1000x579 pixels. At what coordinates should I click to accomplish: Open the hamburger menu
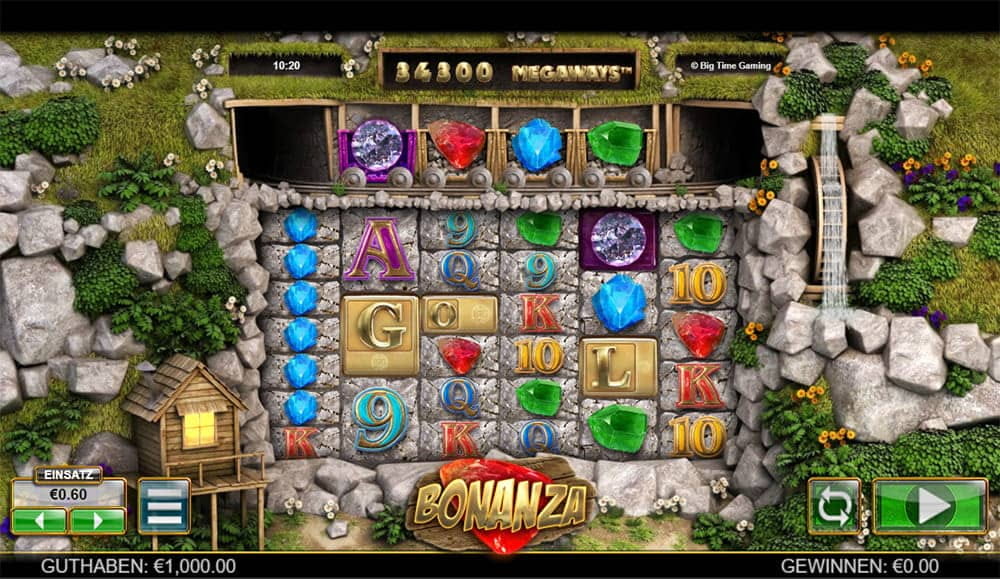[x=164, y=506]
